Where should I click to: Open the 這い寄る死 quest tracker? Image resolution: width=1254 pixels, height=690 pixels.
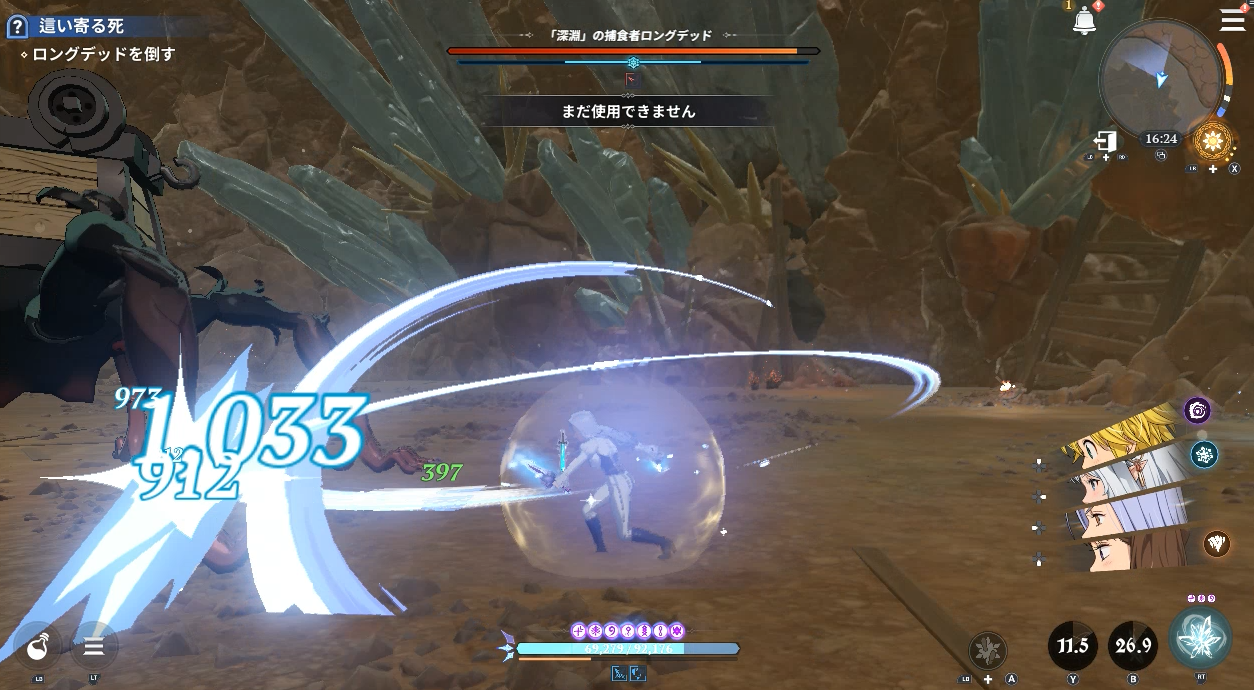[x=81, y=27]
